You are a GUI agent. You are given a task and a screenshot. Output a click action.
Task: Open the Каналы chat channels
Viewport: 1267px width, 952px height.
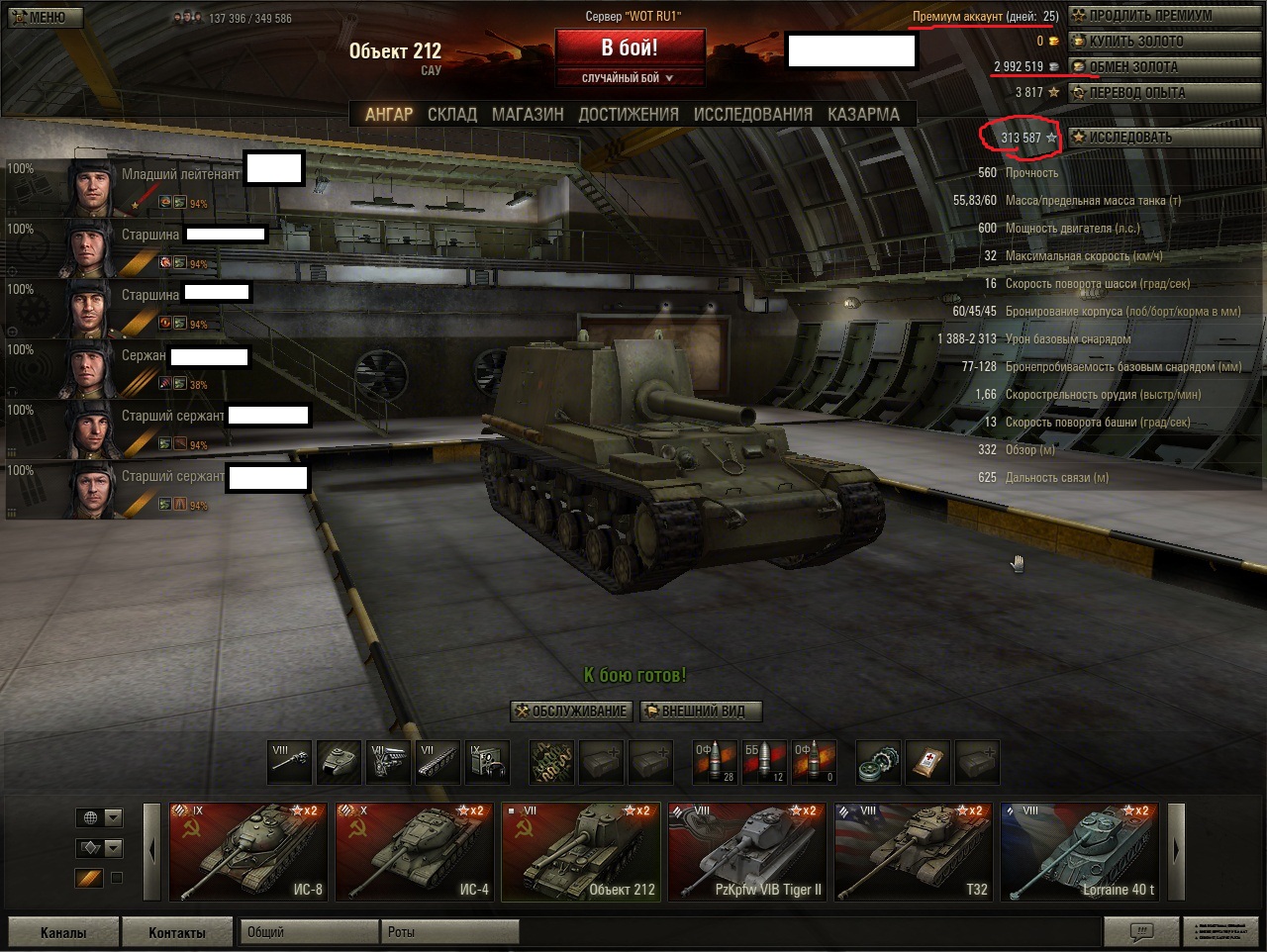point(63,932)
